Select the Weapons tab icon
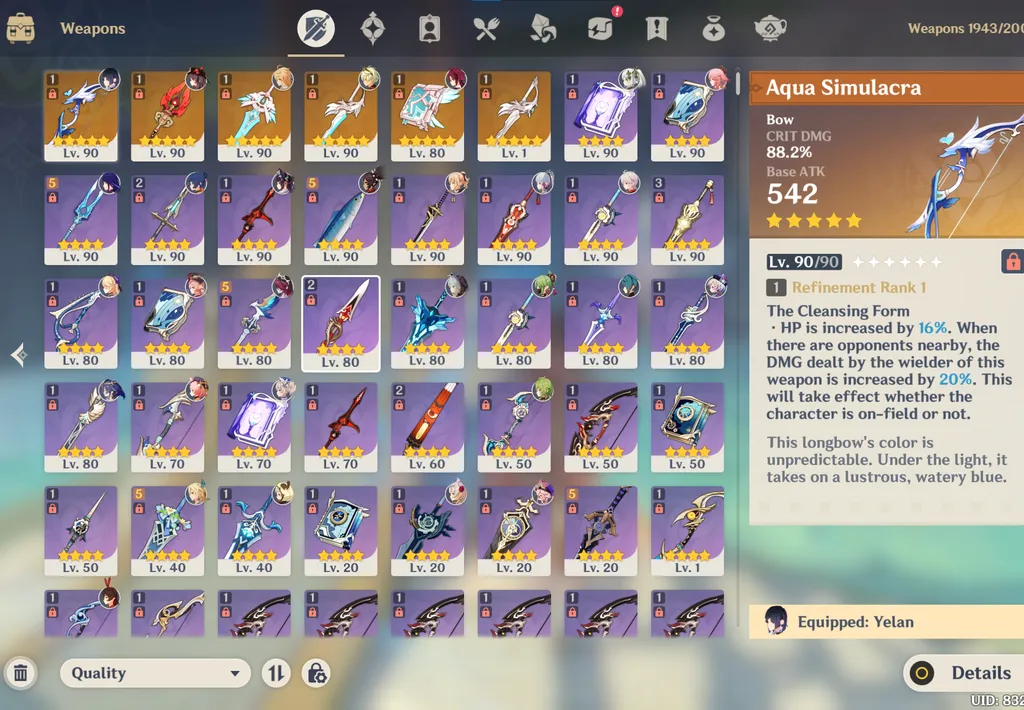The height and width of the screenshot is (710, 1024). pos(317,29)
